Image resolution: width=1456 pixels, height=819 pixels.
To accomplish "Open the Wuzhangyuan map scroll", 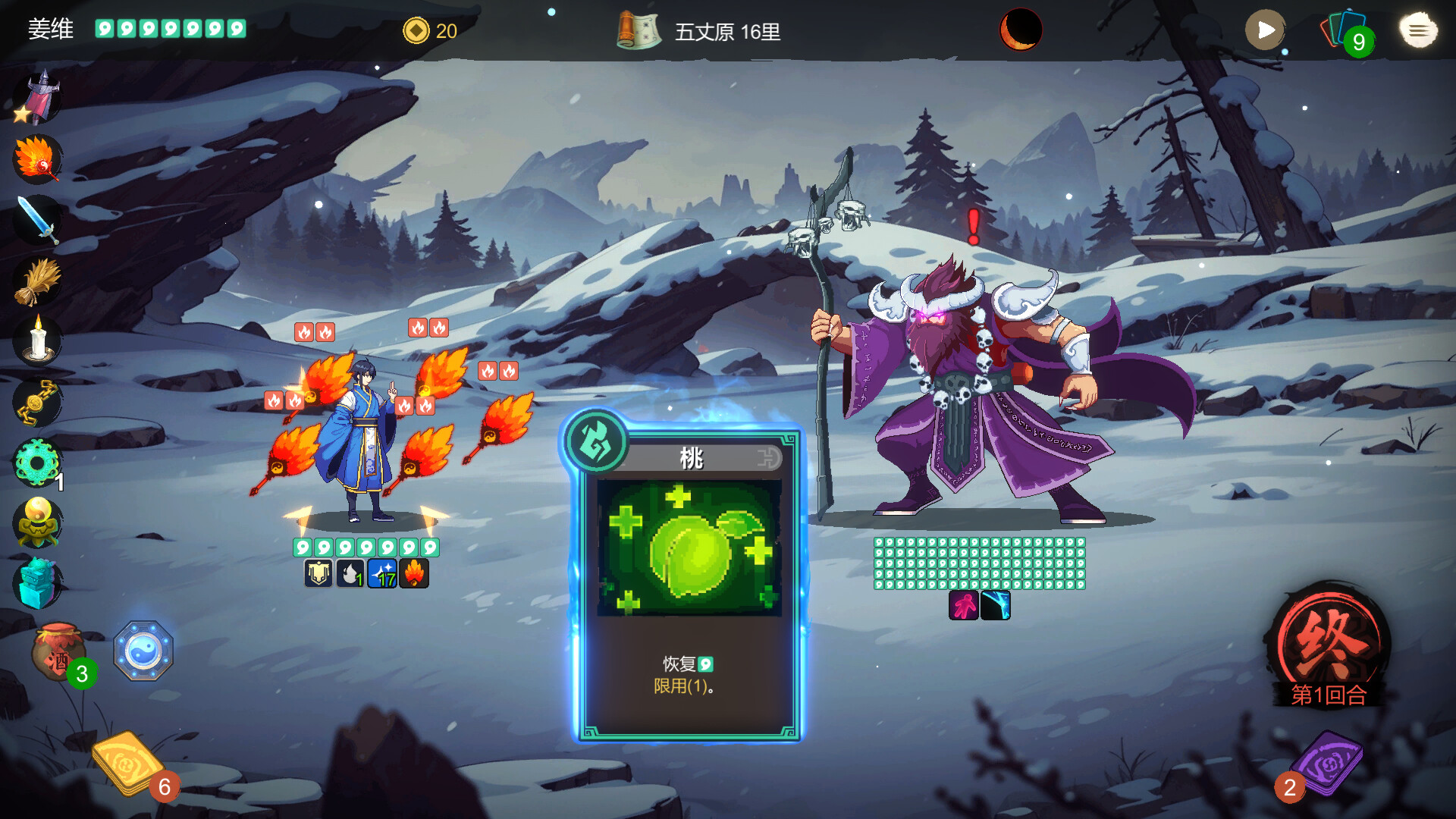I will click(x=639, y=31).
